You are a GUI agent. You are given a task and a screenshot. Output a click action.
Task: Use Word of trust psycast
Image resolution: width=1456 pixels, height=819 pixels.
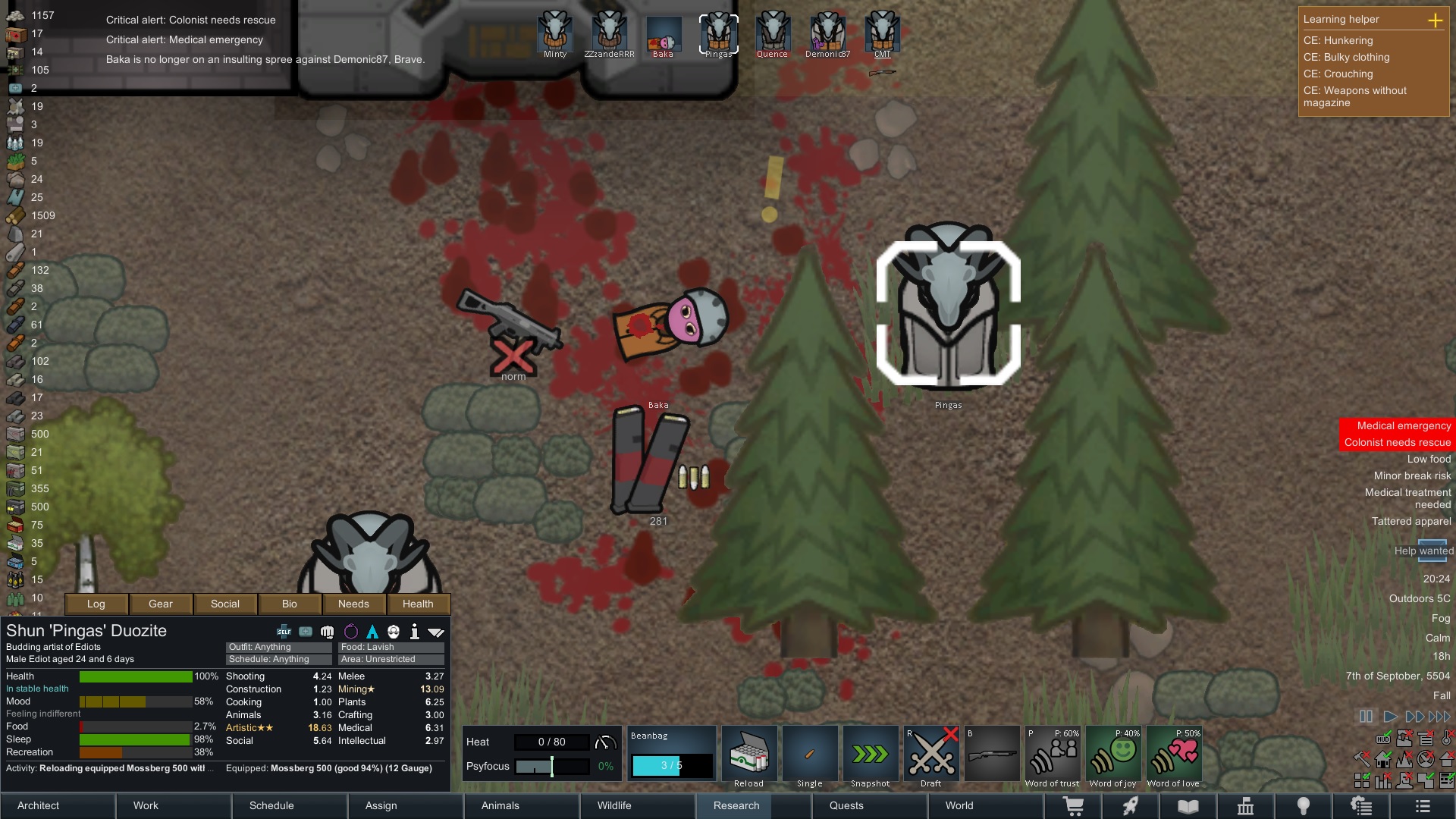(x=1052, y=755)
